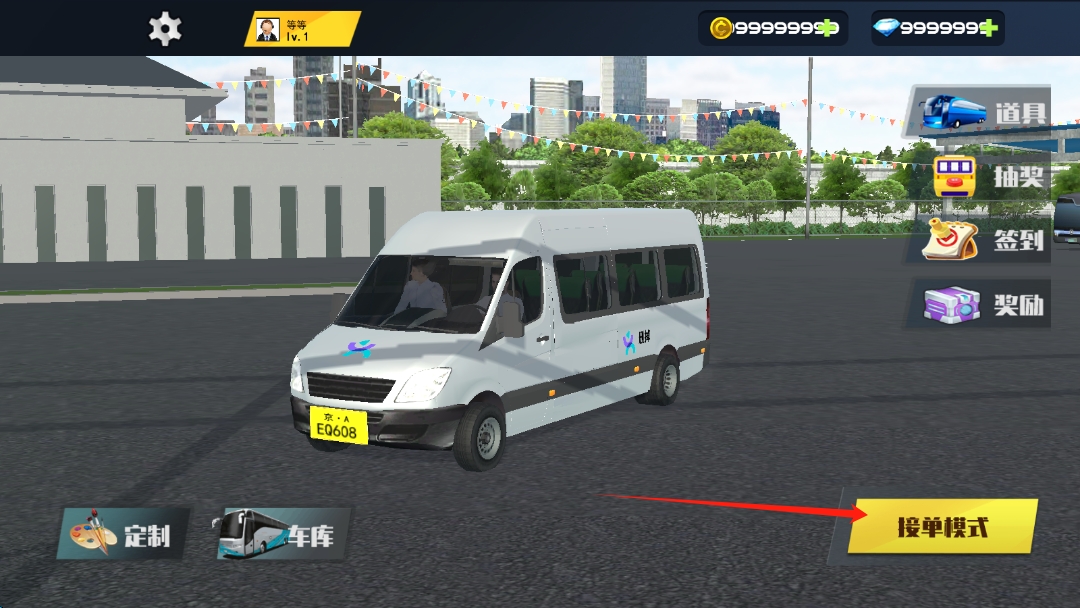The height and width of the screenshot is (608, 1080).
Task: Add more diamonds with plus button
Action: point(989,28)
